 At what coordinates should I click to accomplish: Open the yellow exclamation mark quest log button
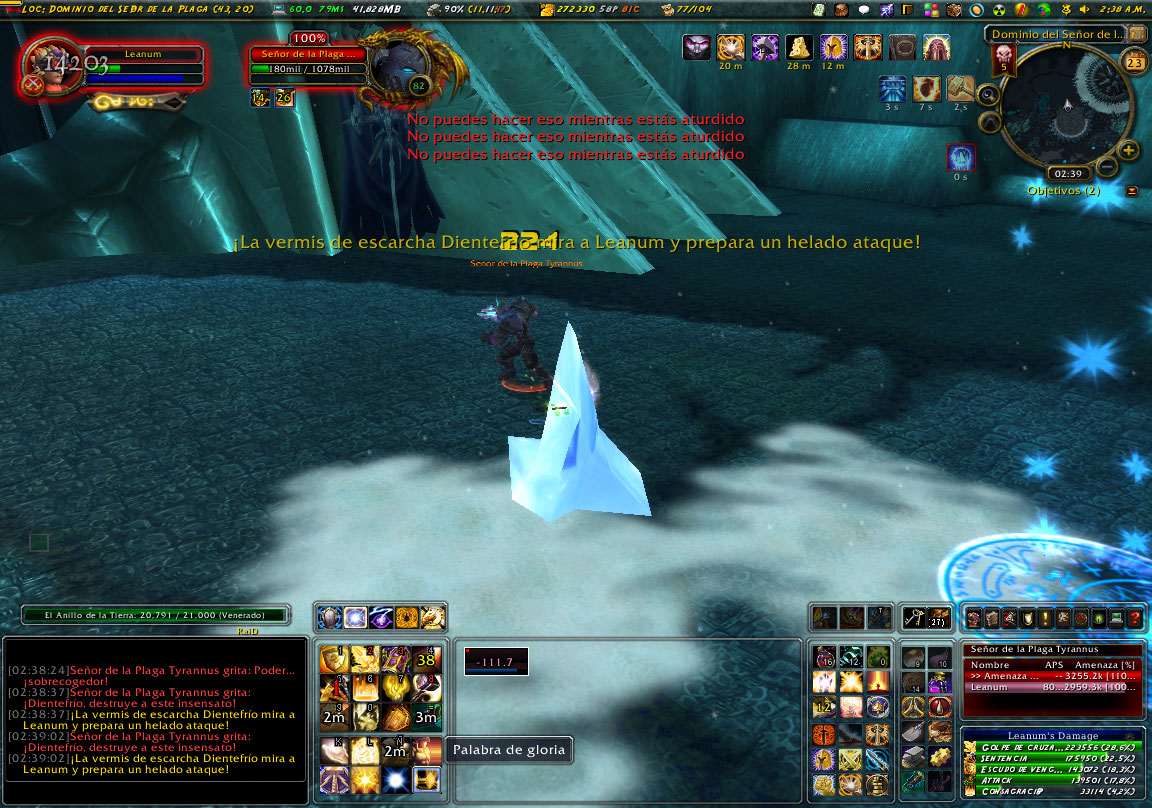1044,619
